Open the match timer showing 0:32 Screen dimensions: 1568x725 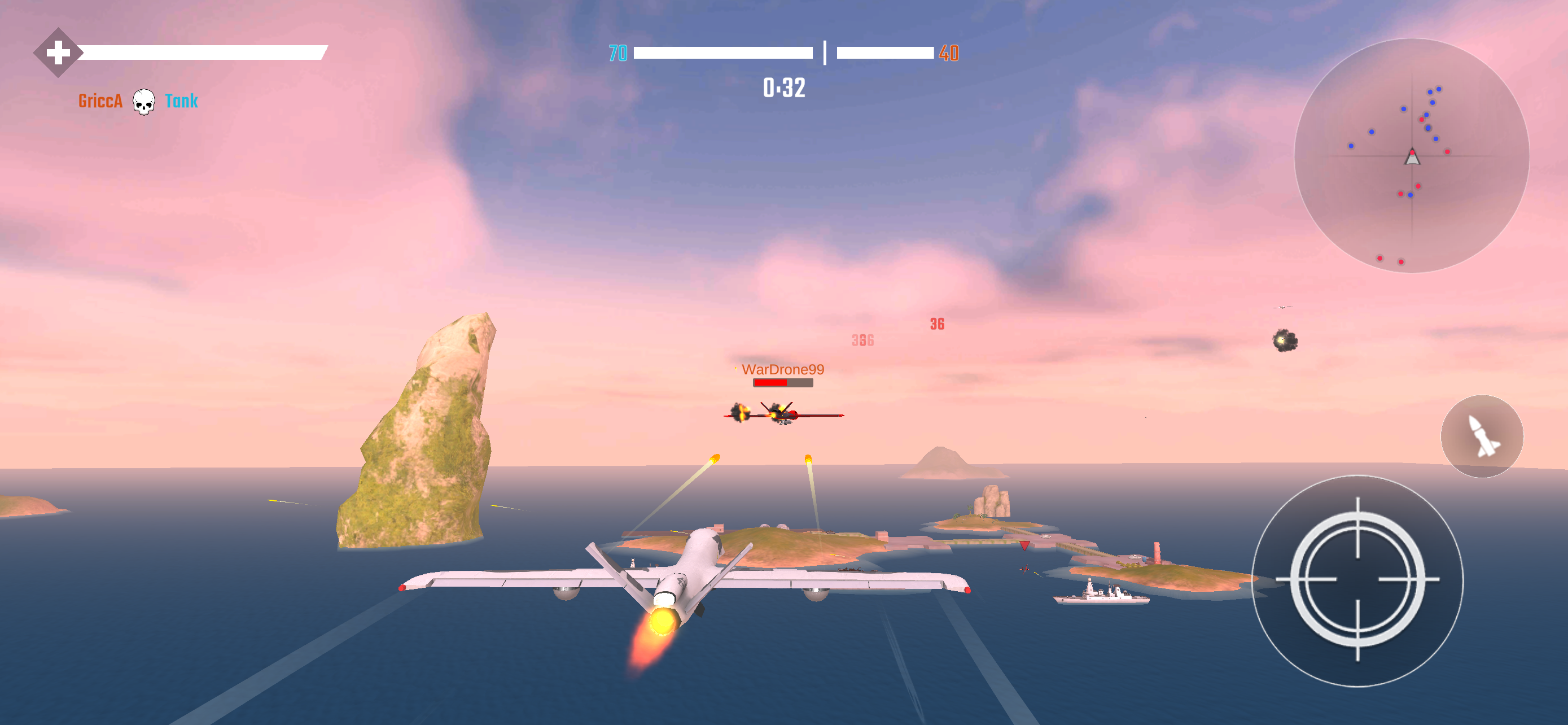click(784, 89)
